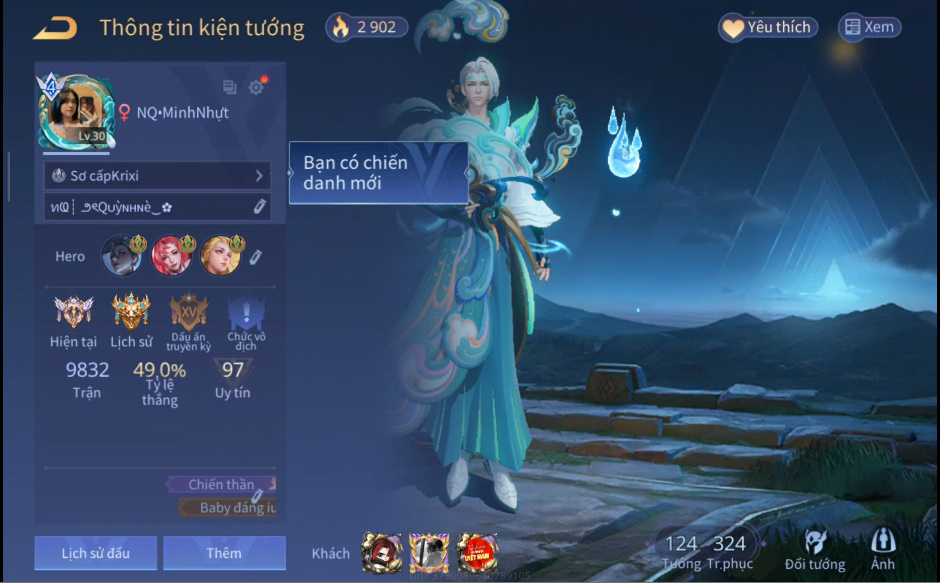
Task: Edit the Quỳnh nickname signature field
Action: point(259,206)
